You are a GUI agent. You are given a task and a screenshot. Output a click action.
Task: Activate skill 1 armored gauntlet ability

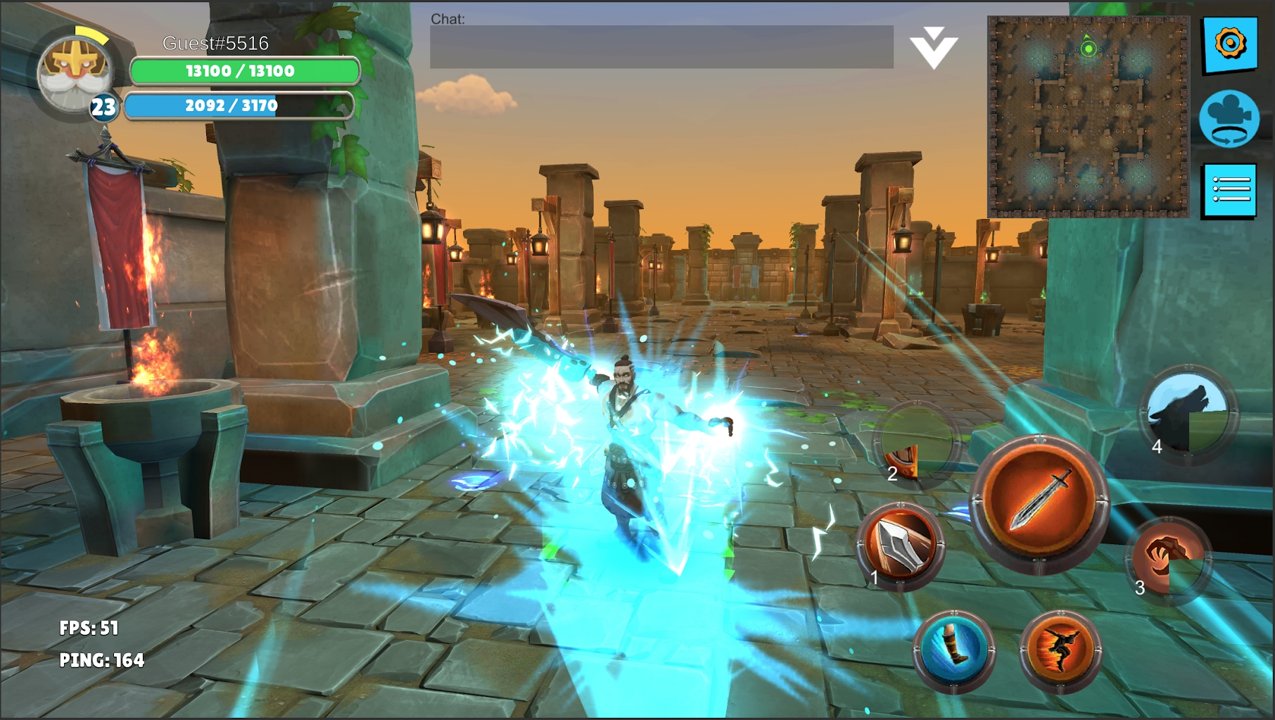coord(901,547)
